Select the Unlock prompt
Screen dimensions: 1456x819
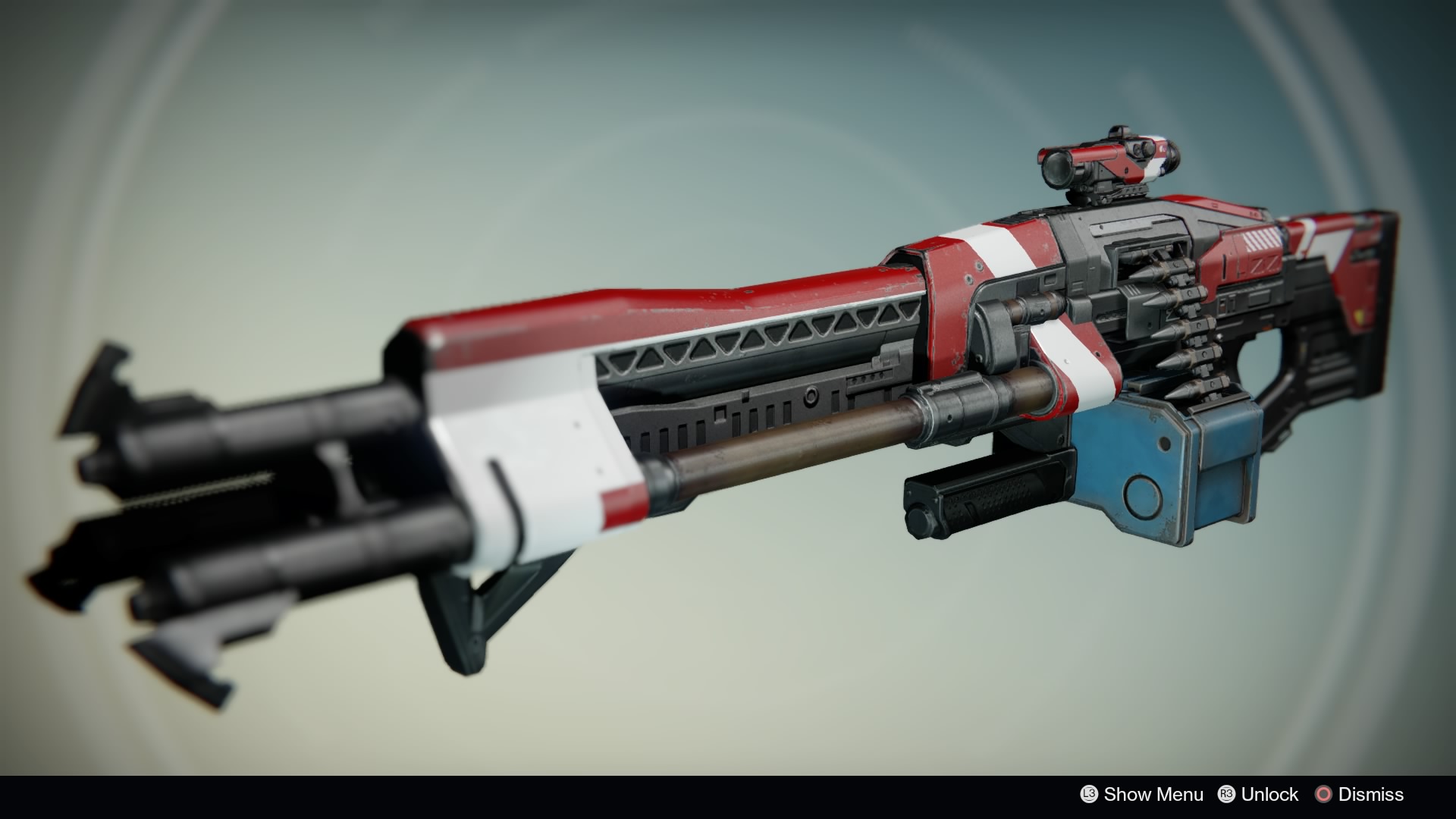[x=1271, y=793]
